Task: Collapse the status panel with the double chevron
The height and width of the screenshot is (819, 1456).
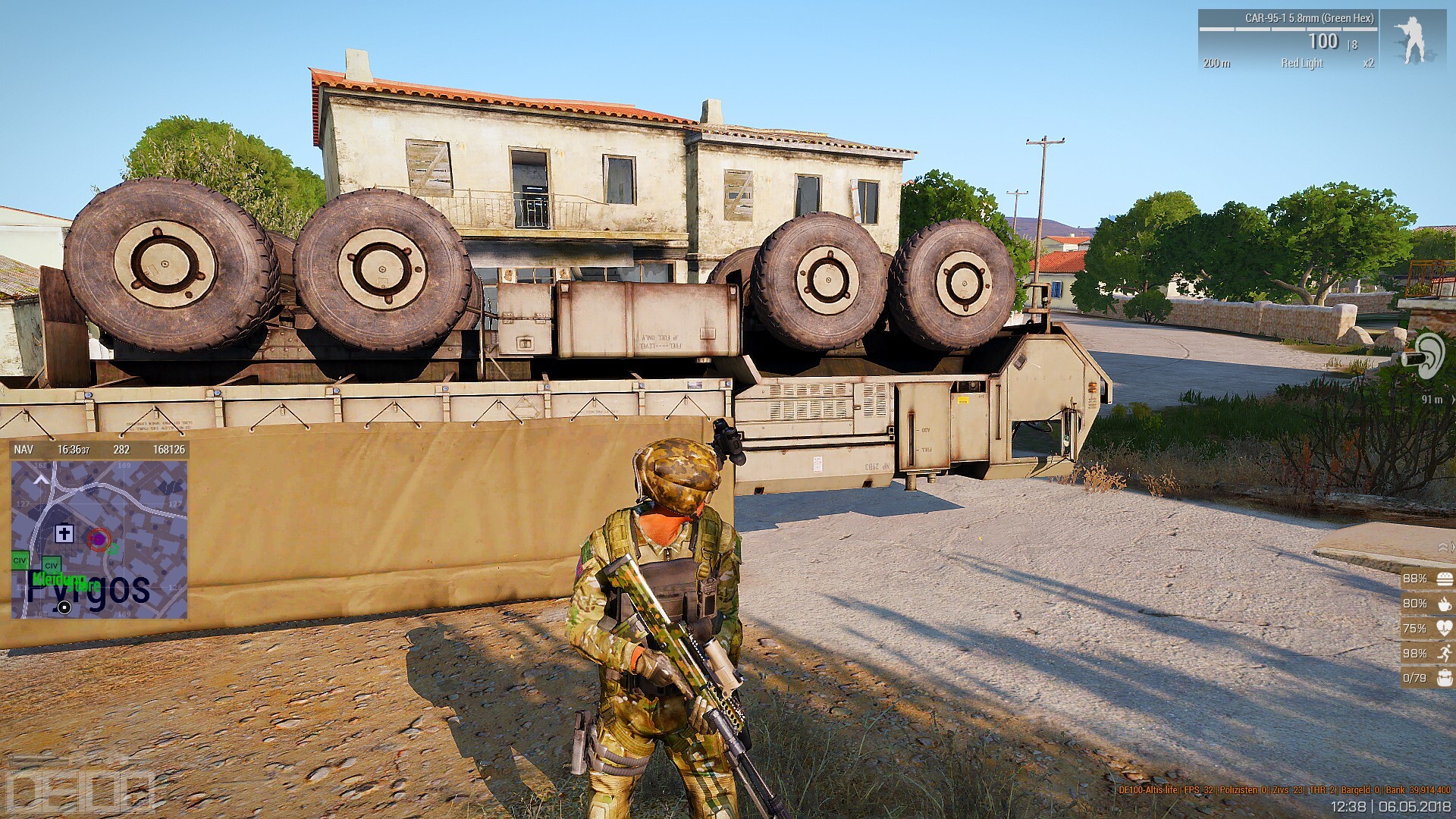Action: click(1443, 547)
